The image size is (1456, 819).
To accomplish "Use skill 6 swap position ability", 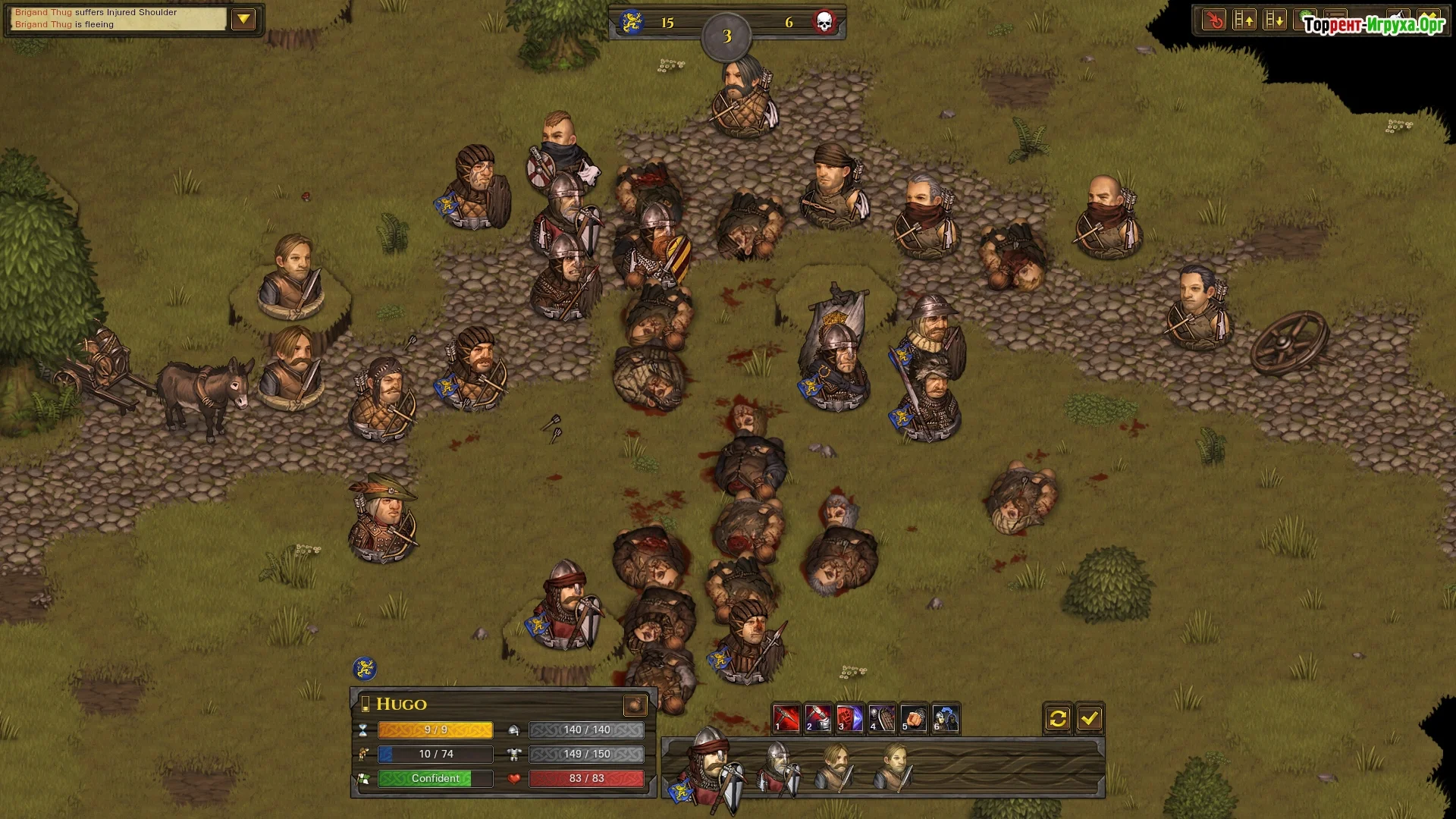I will click(x=946, y=718).
